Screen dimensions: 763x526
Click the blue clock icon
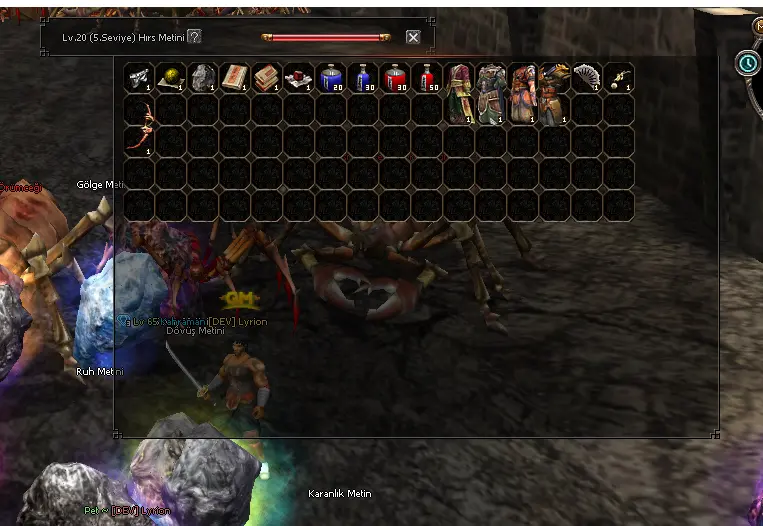tap(747, 64)
